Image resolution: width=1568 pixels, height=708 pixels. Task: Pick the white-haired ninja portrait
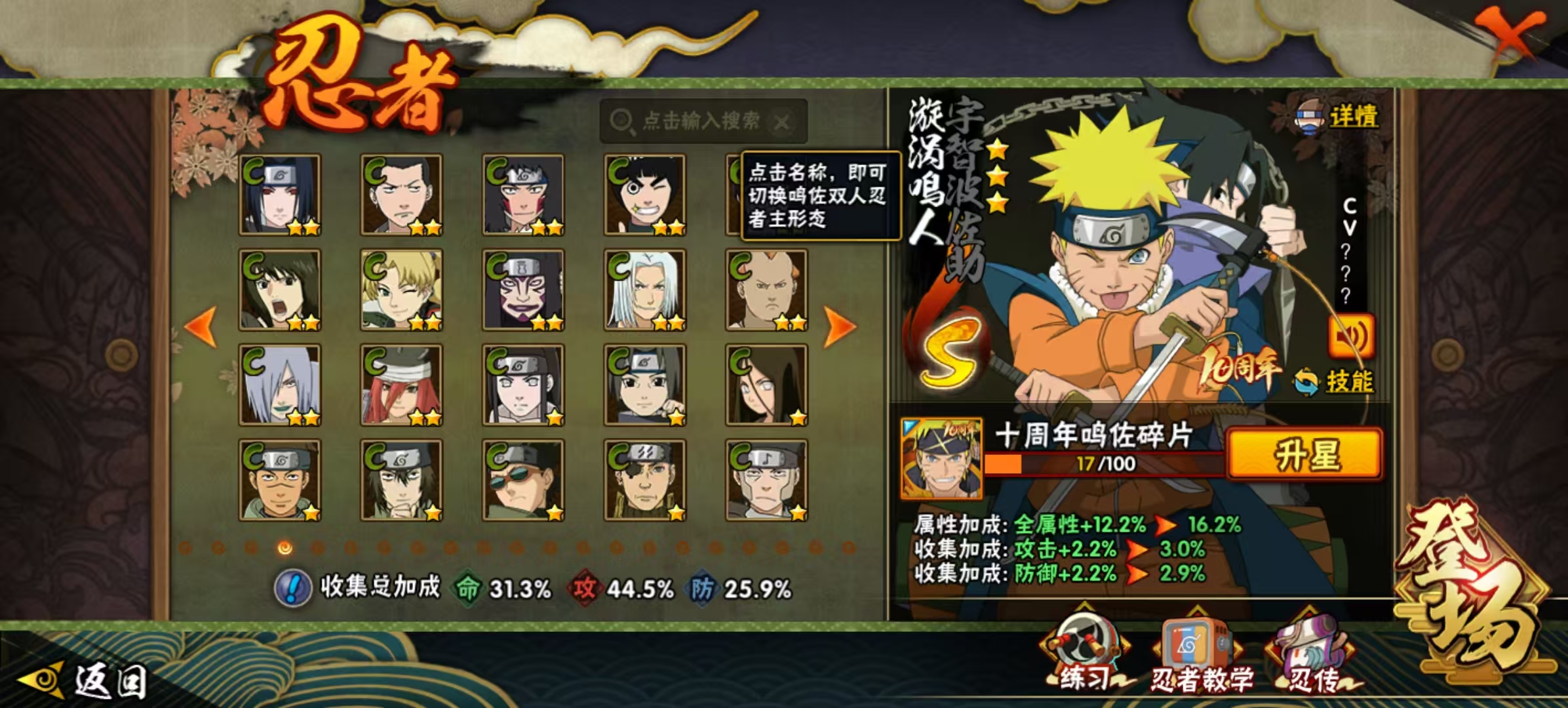[x=644, y=290]
